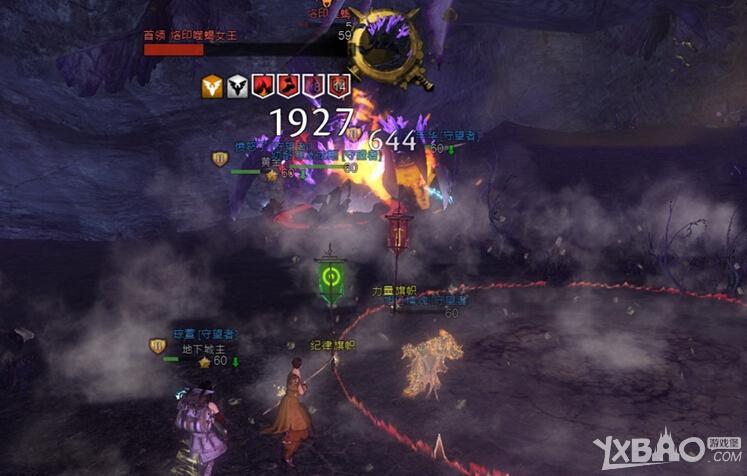Inspect the red condition icon with 14 stacks
This screenshot has height=476, width=747.
(339, 87)
